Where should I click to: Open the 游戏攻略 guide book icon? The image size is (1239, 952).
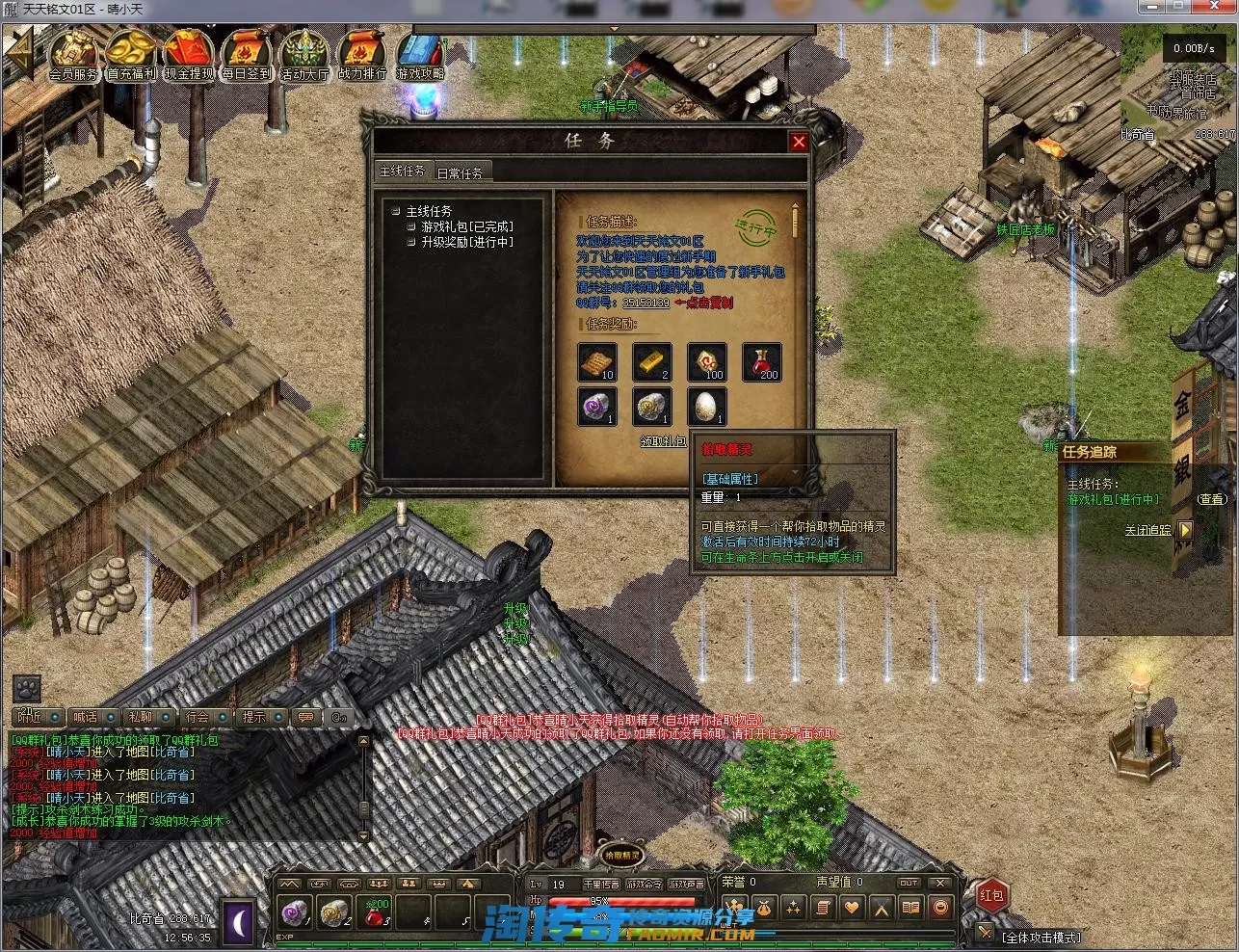coord(420,56)
